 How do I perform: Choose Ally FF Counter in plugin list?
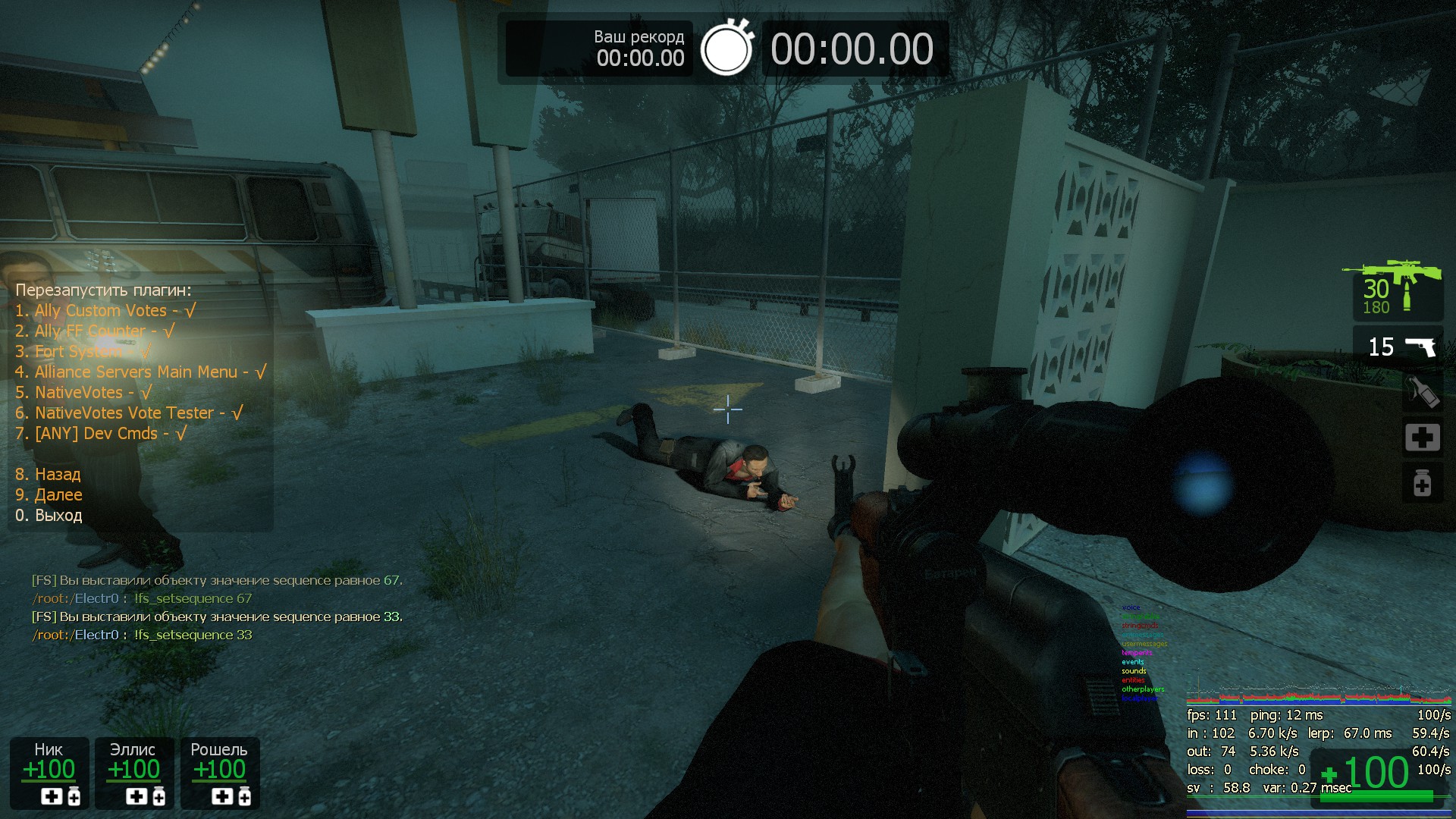(95, 331)
